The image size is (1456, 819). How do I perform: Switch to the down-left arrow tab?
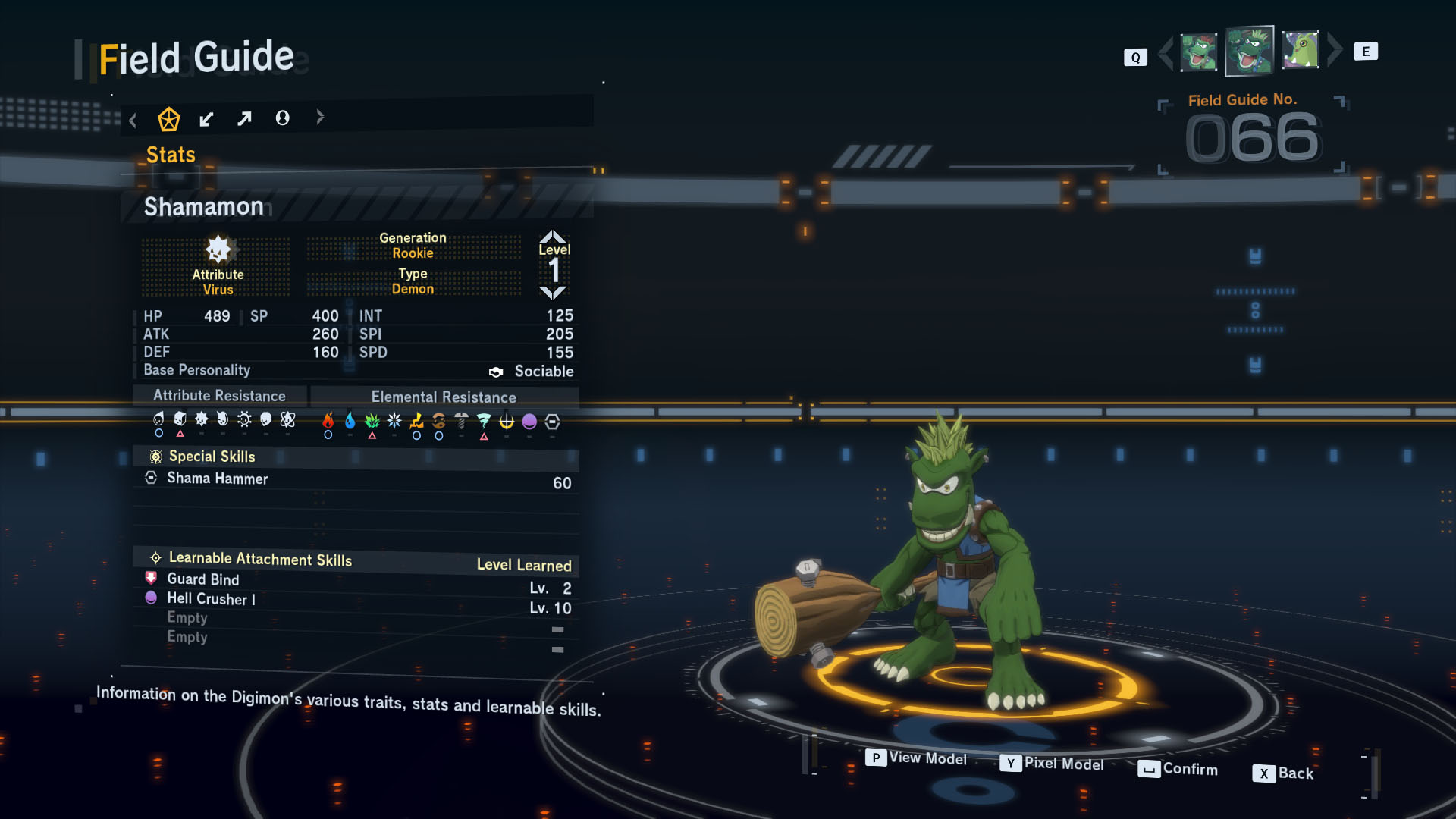pyautogui.click(x=206, y=119)
